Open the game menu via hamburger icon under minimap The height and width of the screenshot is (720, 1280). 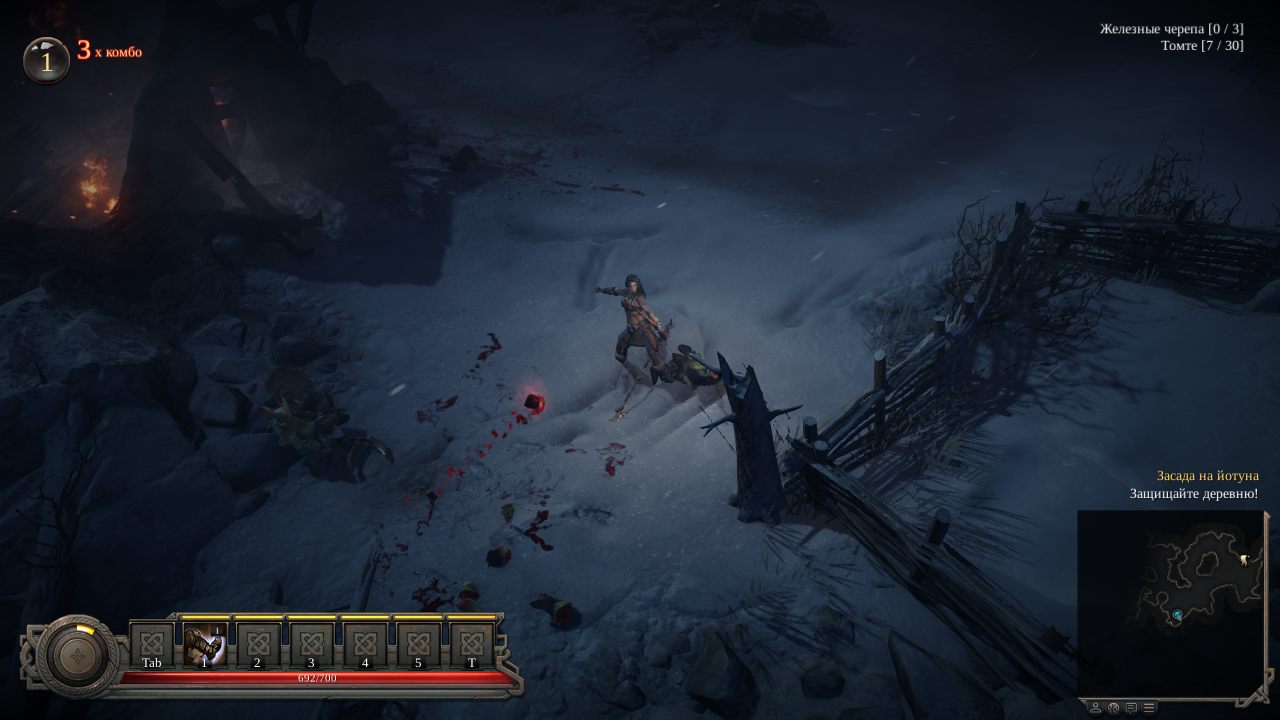(1149, 707)
